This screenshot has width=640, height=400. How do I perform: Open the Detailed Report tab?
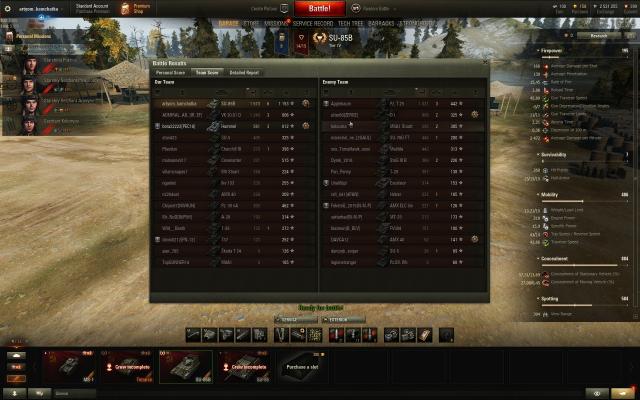[x=244, y=72]
